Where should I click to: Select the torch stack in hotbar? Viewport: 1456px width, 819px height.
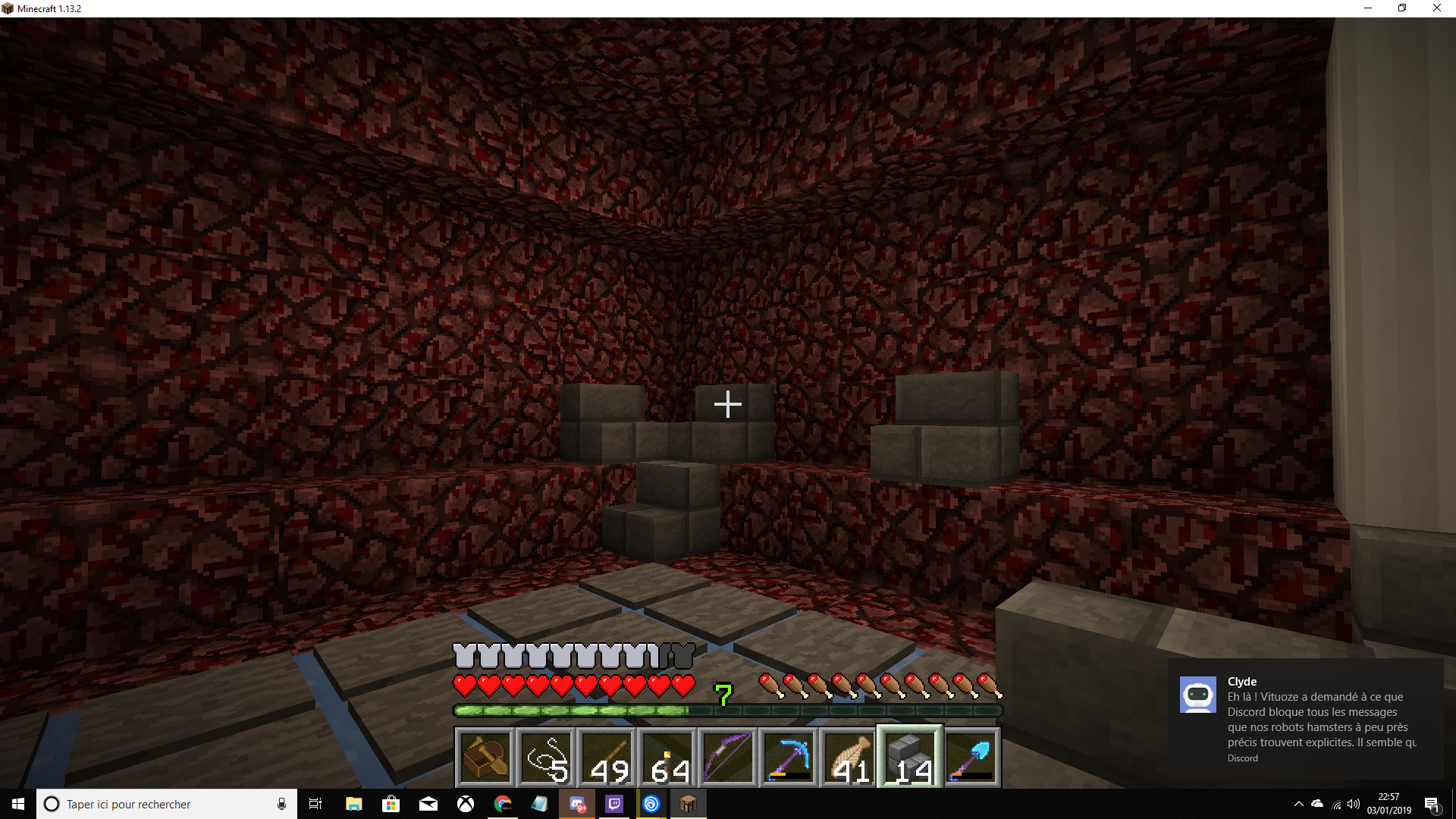[x=667, y=758]
